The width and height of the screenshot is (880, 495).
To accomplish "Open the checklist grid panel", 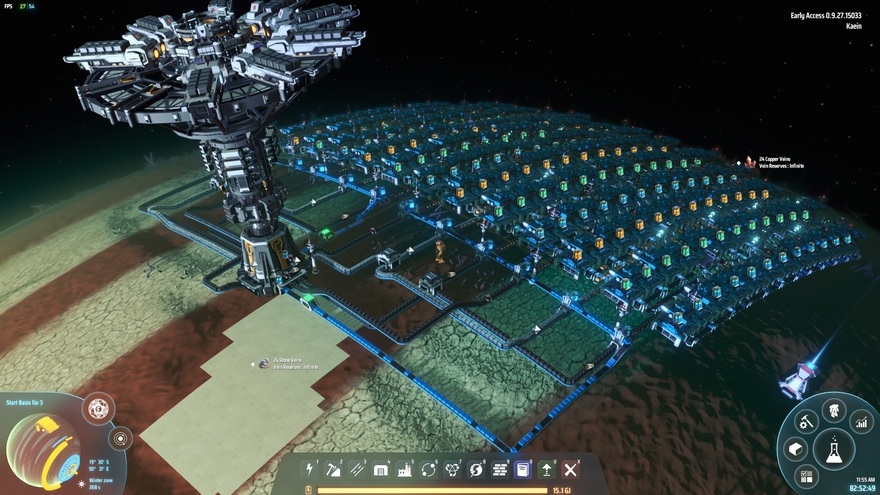I will click(806, 476).
